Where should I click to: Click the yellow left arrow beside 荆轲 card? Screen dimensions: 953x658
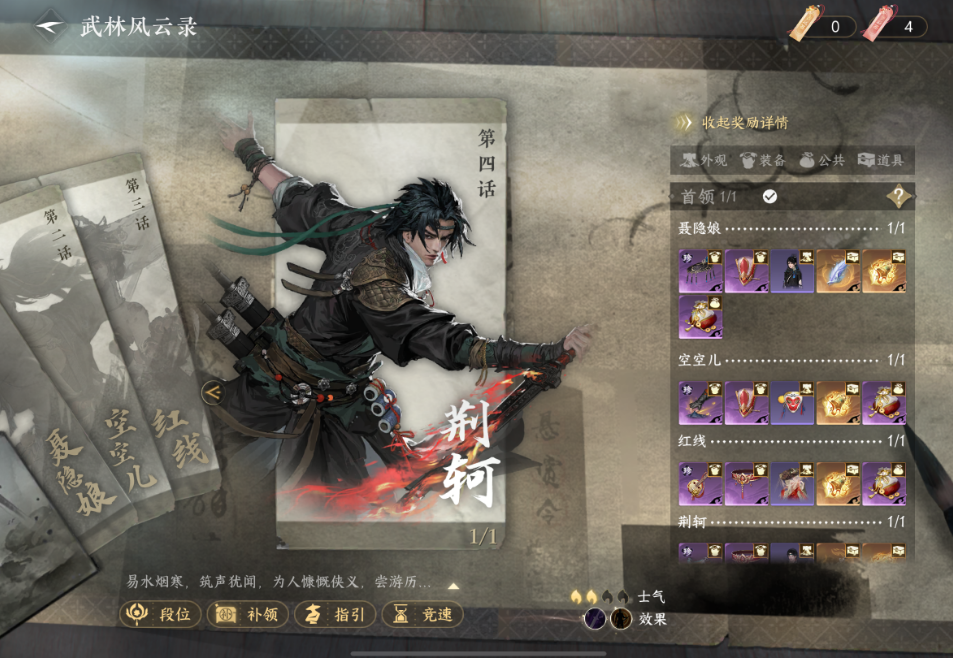tap(211, 393)
